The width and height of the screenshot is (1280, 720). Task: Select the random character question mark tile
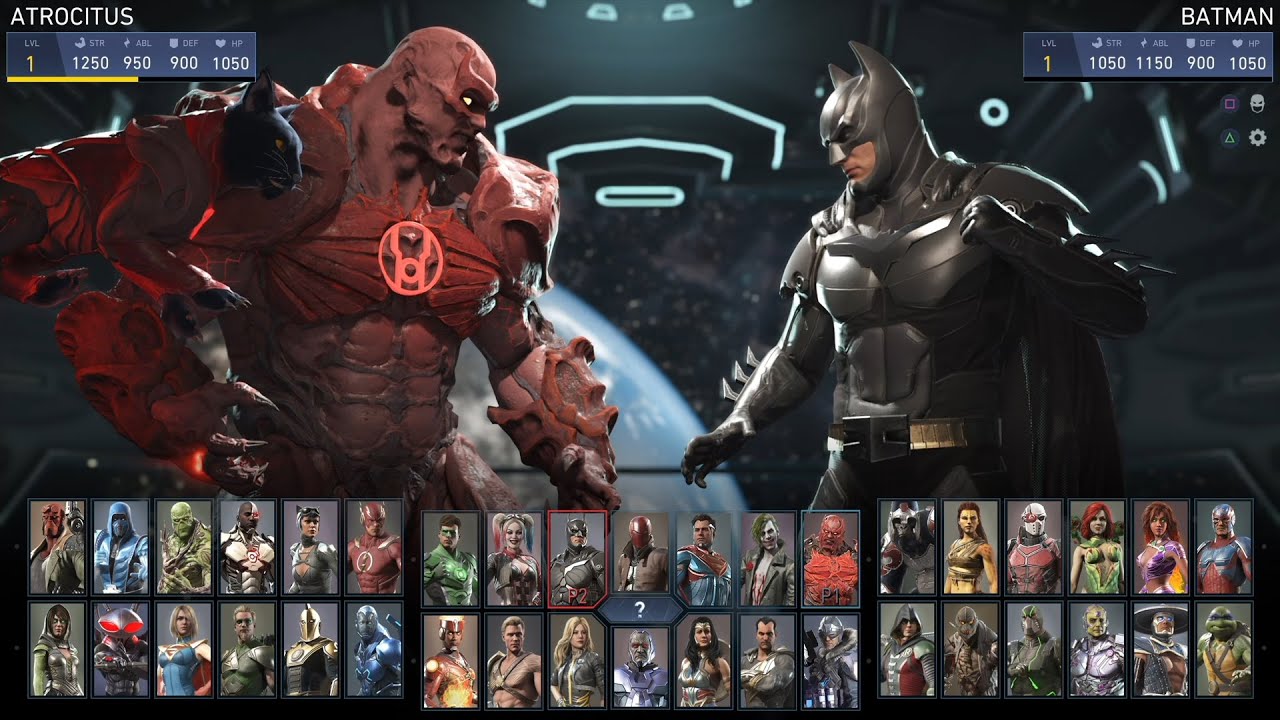640,608
